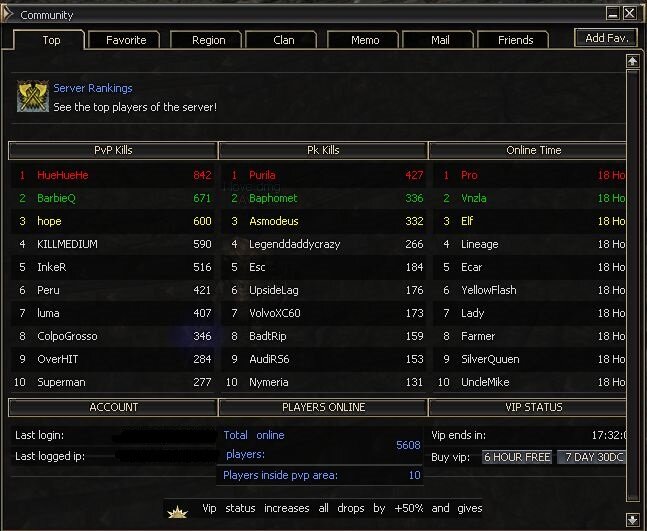Select Superman in the PvP Kills list

62,382
